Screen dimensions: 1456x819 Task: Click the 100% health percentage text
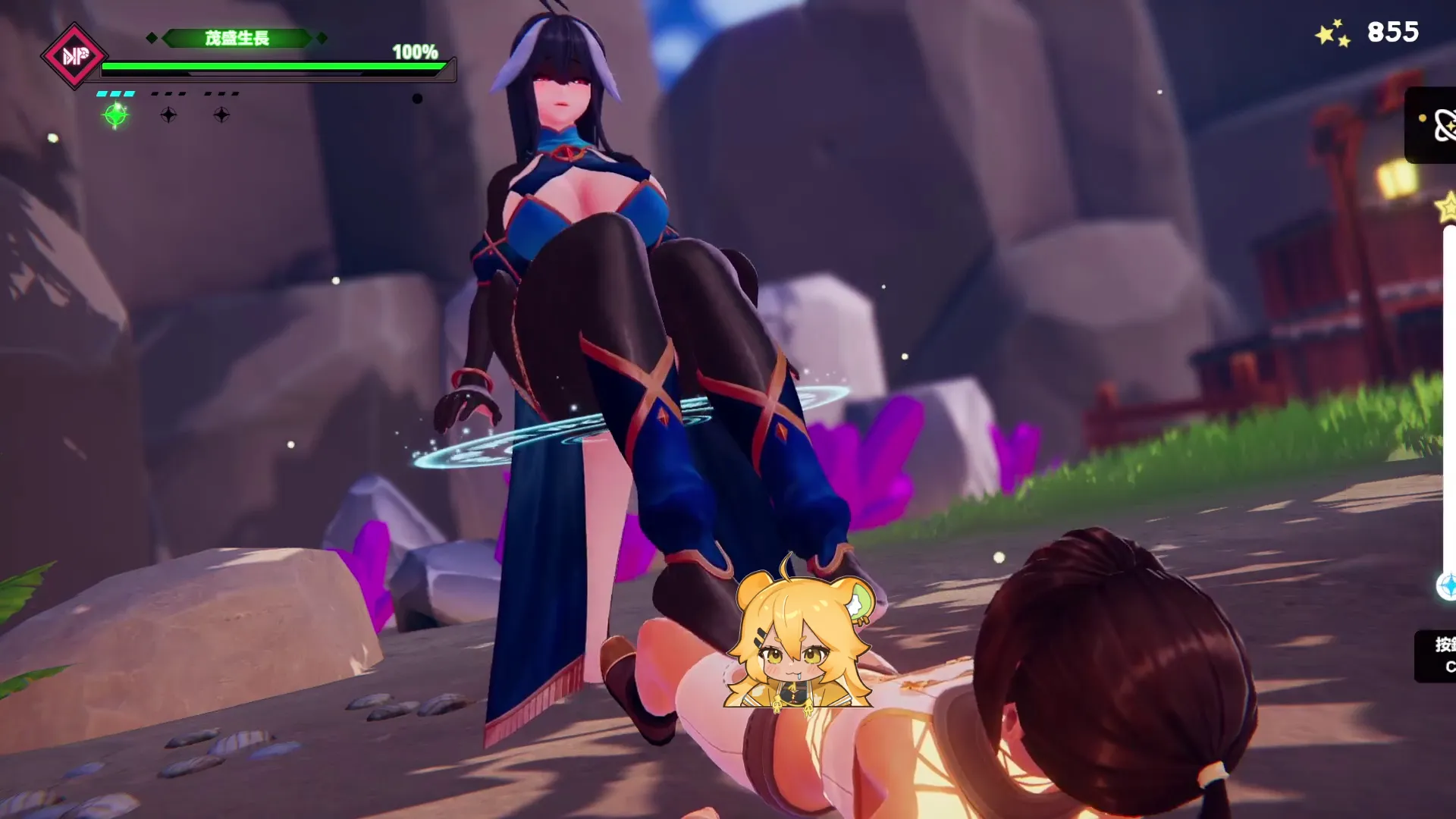(414, 53)
